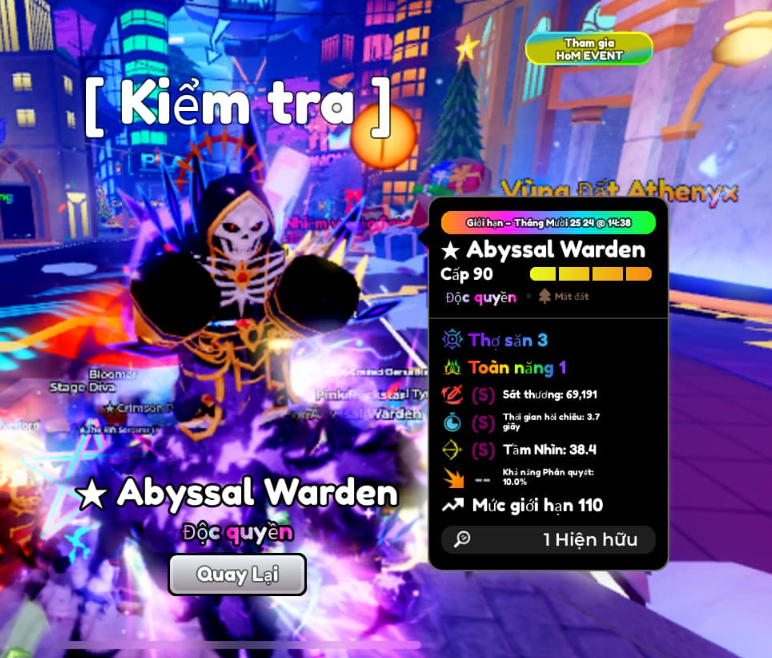Click the Sát thương damage stat icon
The height and width of the screenshot is (658, 772).
(x=452, y=395)
